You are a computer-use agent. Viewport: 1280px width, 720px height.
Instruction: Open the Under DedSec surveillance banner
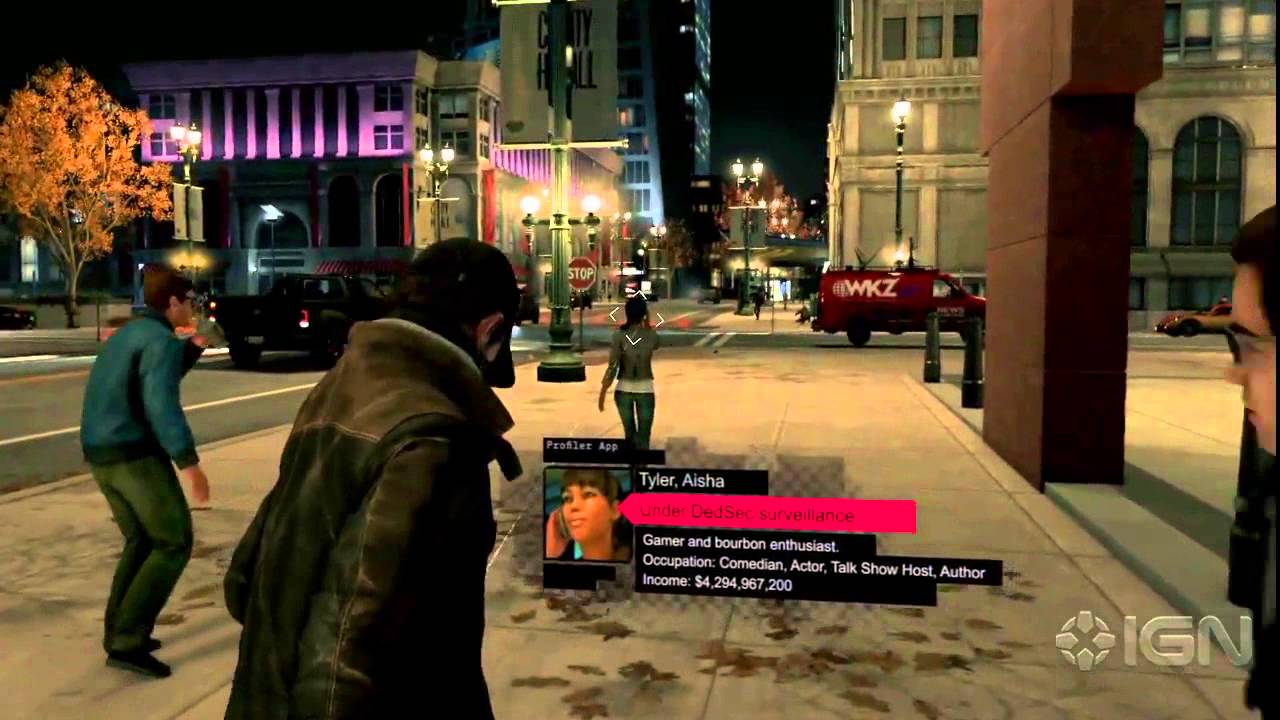767,514
